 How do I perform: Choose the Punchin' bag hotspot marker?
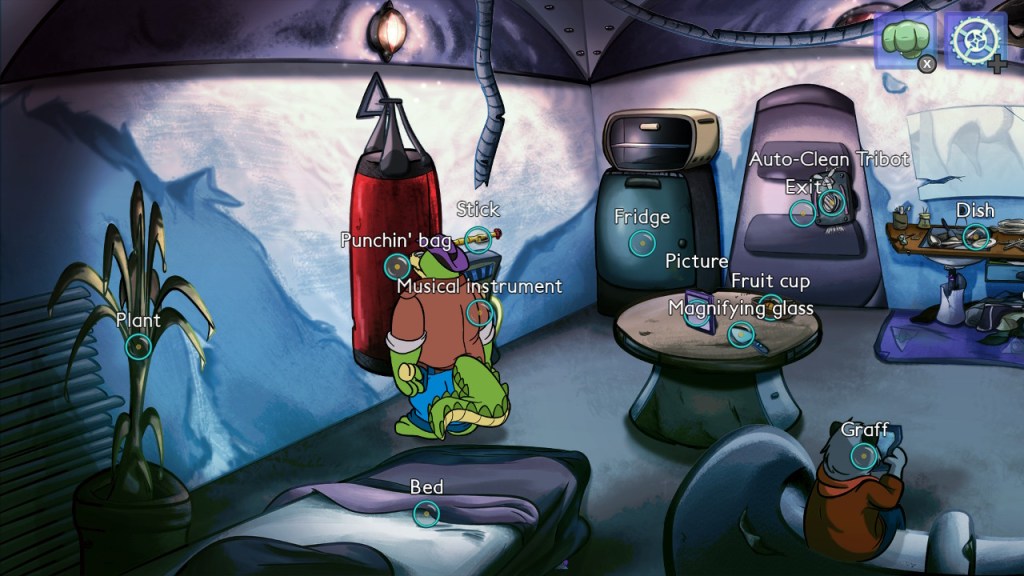(x=397, y=266)
